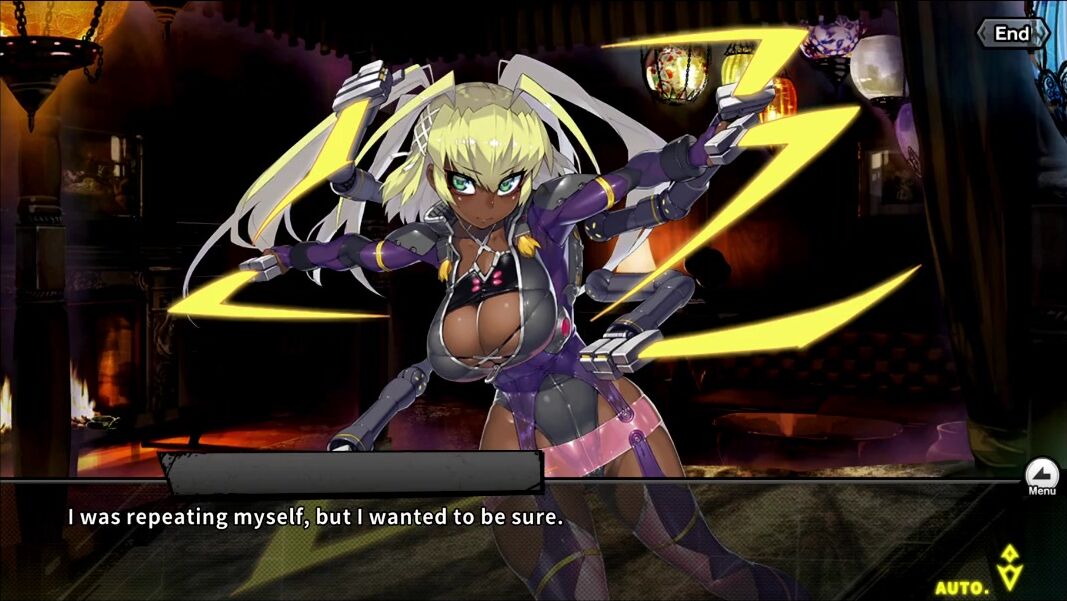Image resolution: width=1067 pixels, height=601 pixels.
Task: Toggle AUTO dialogue advance
Action: pyautogui.click(x=962, y=587)
